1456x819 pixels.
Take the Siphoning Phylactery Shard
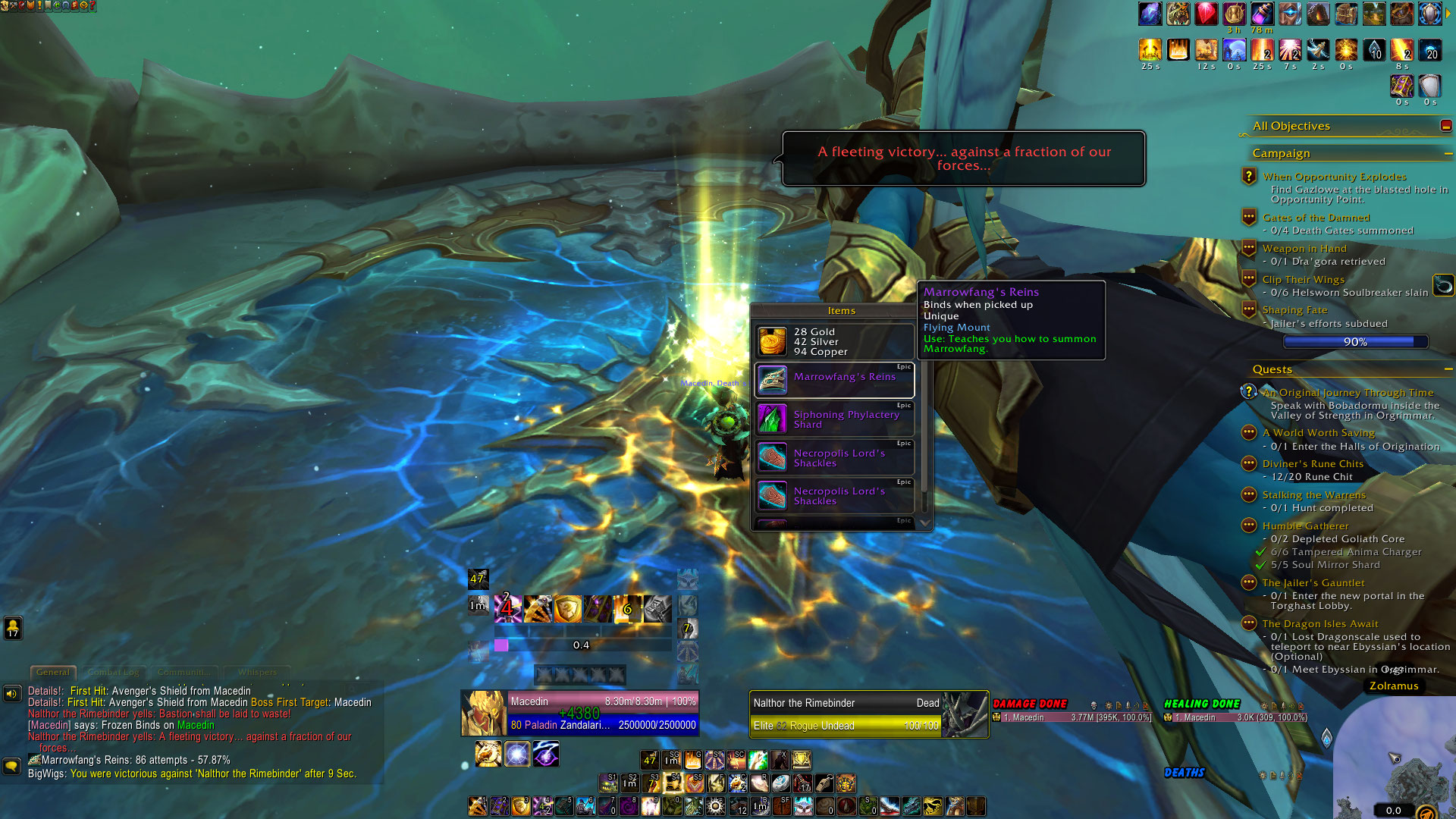tap(834, 419)
